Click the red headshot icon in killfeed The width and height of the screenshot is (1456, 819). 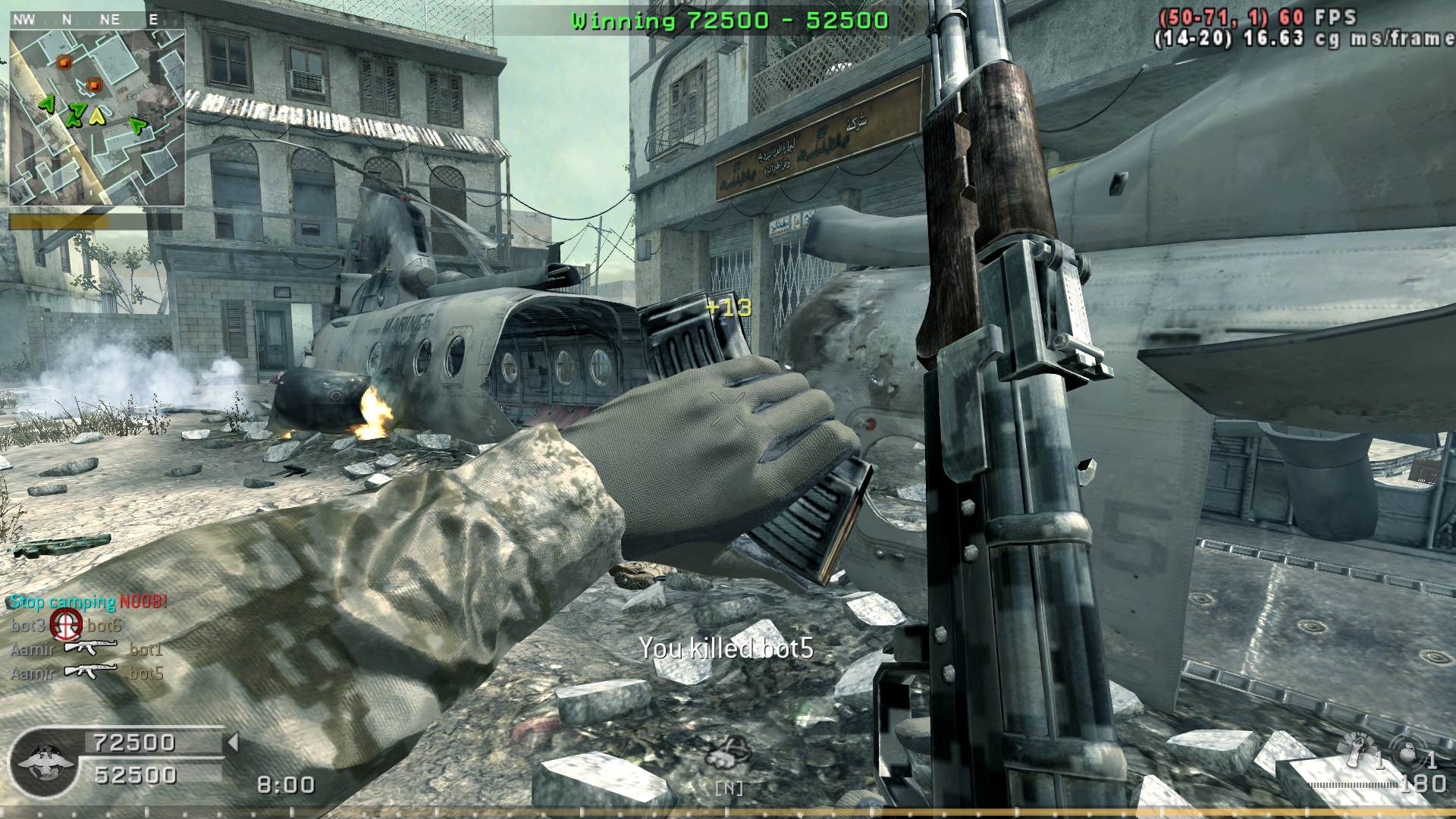tap(66, 626)
